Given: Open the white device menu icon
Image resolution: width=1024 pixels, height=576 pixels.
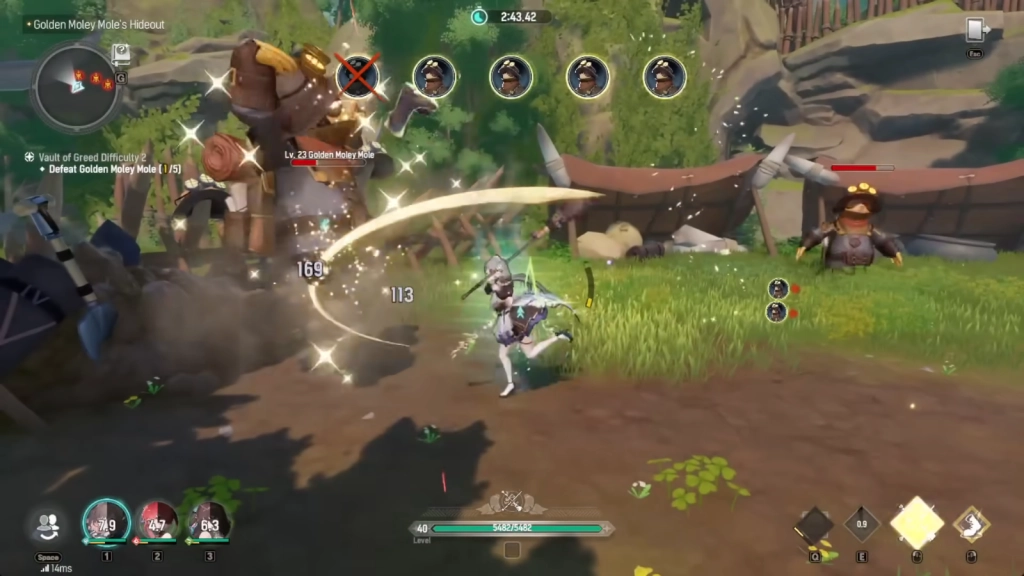Looking at the screenshot, I should pyautogui.click(x=975, y=30).
